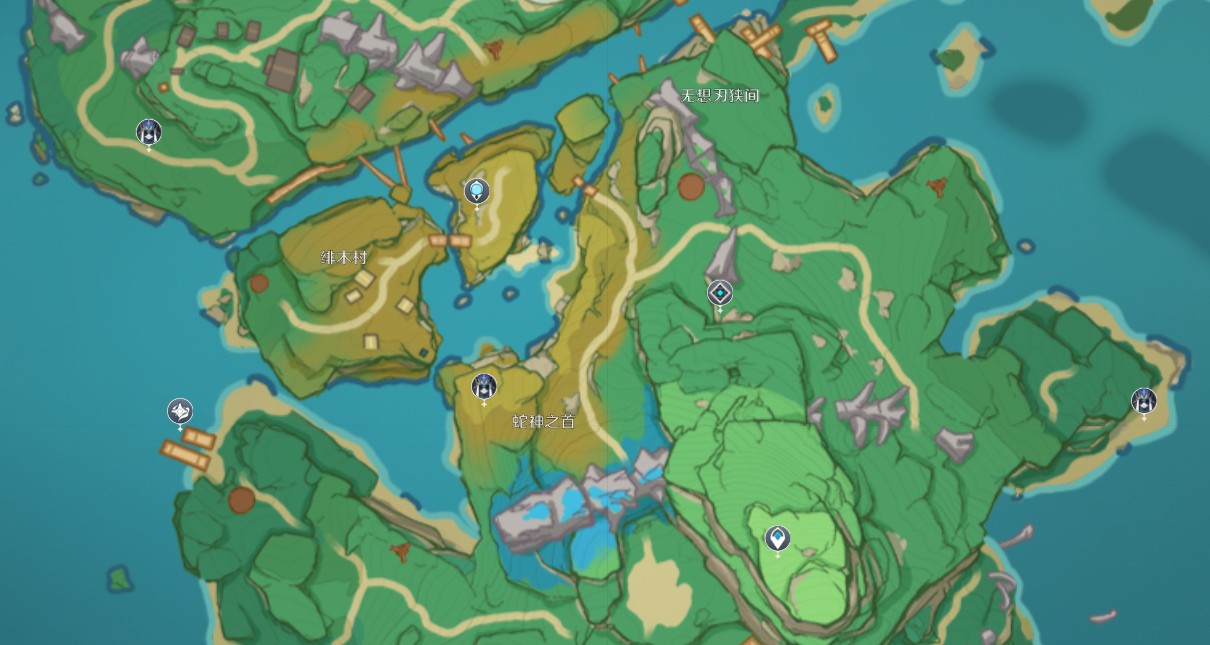Open the diamond domain marker below 无想刃狭间
The height and width of the screenshot is (645, 1210).
[x=720, y=293]
